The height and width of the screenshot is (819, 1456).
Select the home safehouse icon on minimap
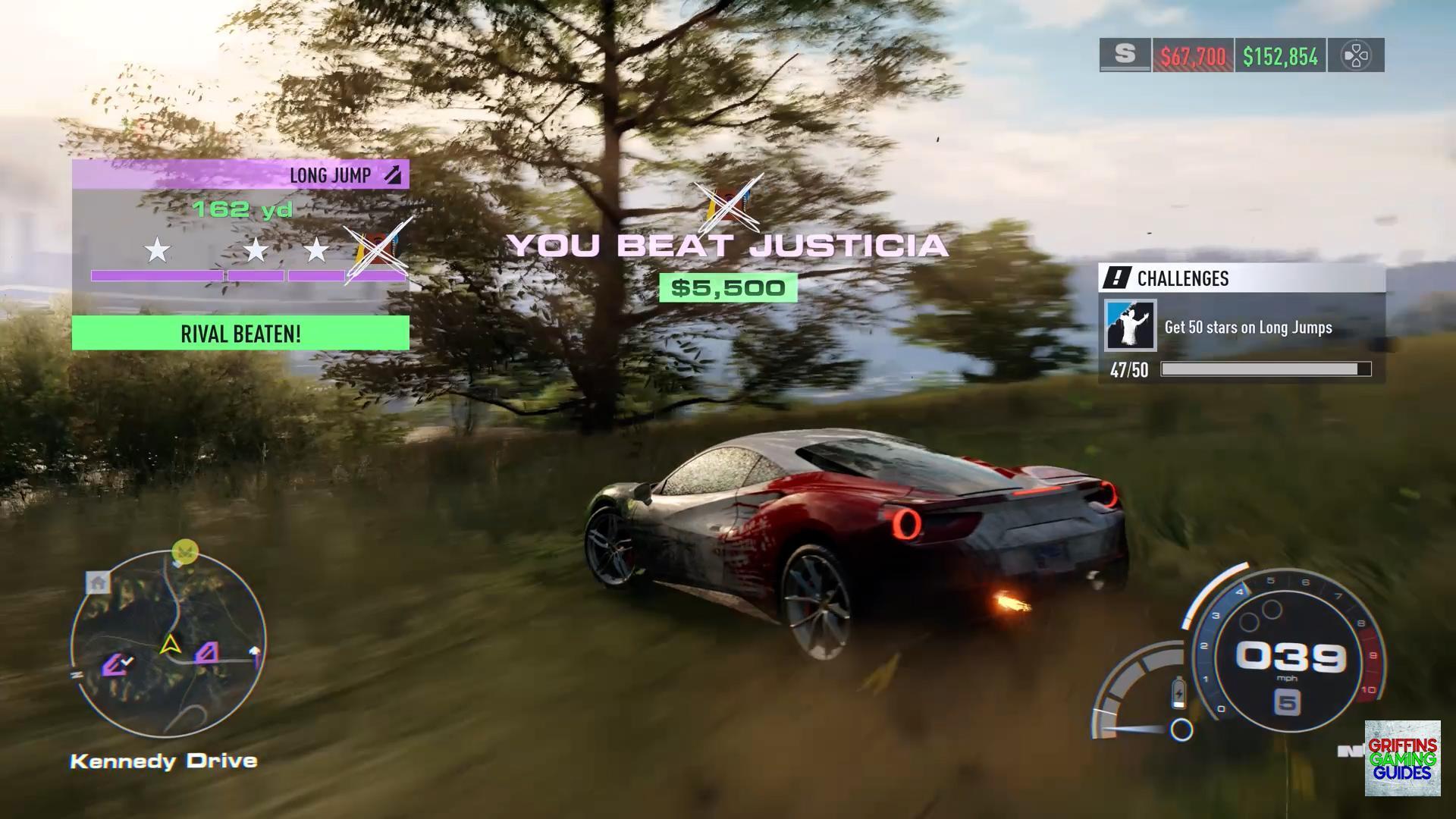[x=98, y=582]
